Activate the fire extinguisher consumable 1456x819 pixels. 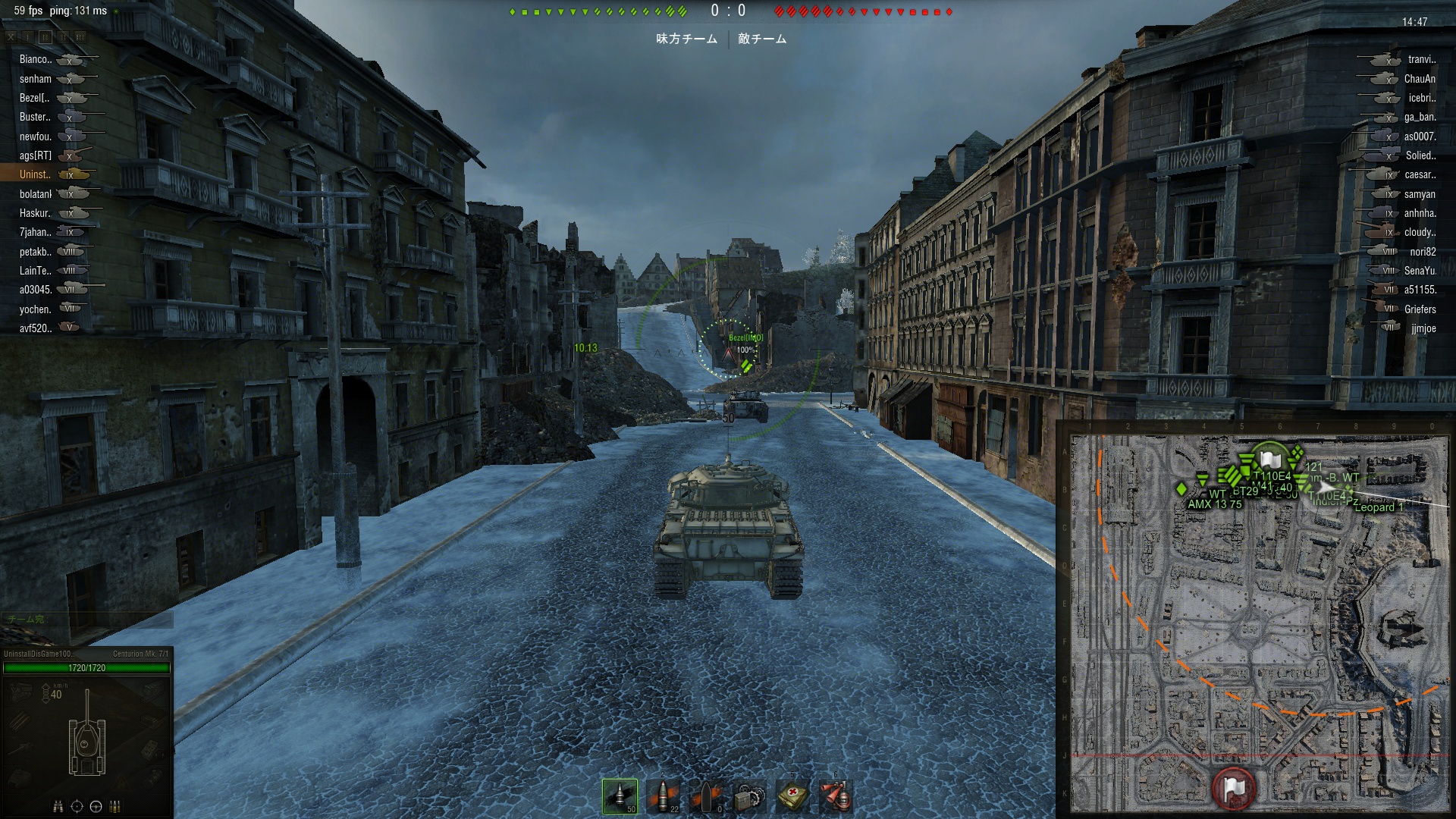(x=836, y=796)
